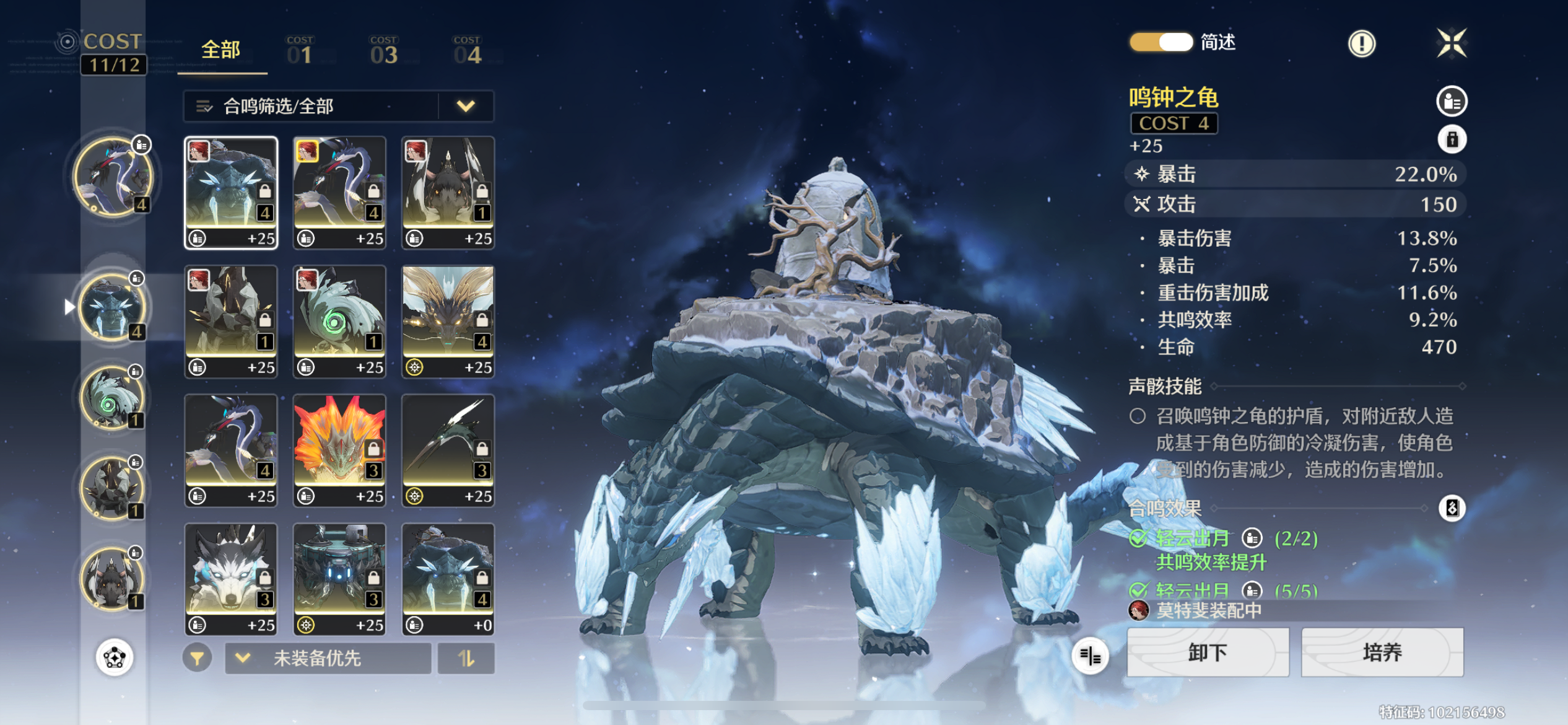
Task: Open the 未装备优先 sort dropdown
Action: 328,658
